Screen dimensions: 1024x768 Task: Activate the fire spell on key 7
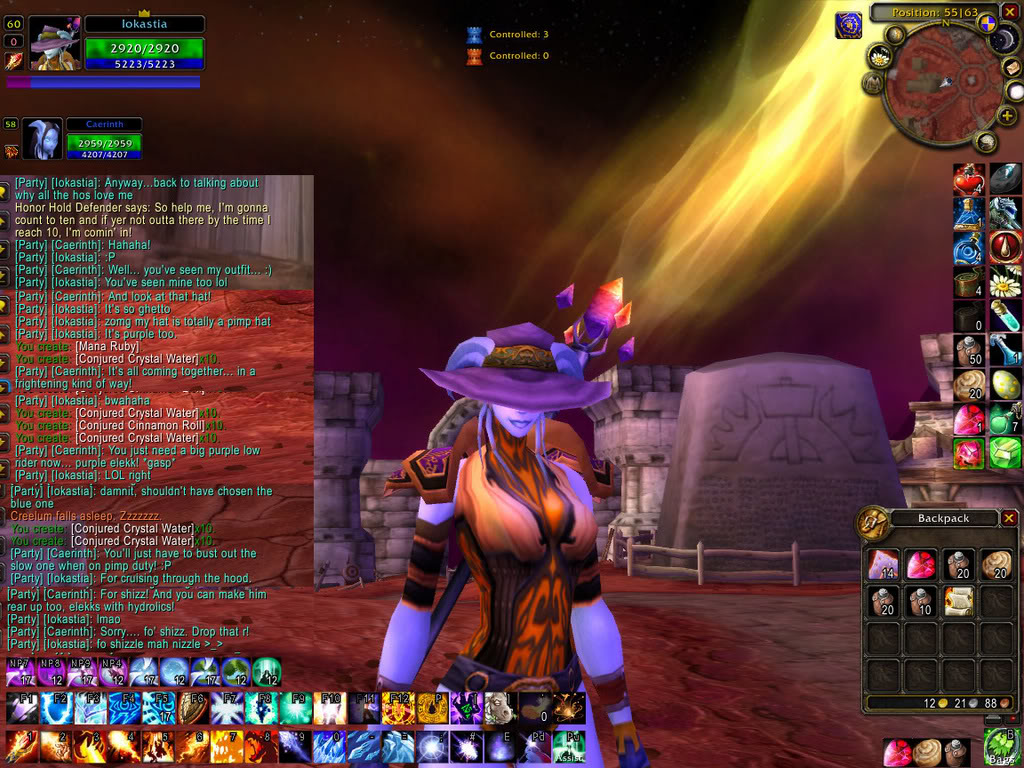228,747
